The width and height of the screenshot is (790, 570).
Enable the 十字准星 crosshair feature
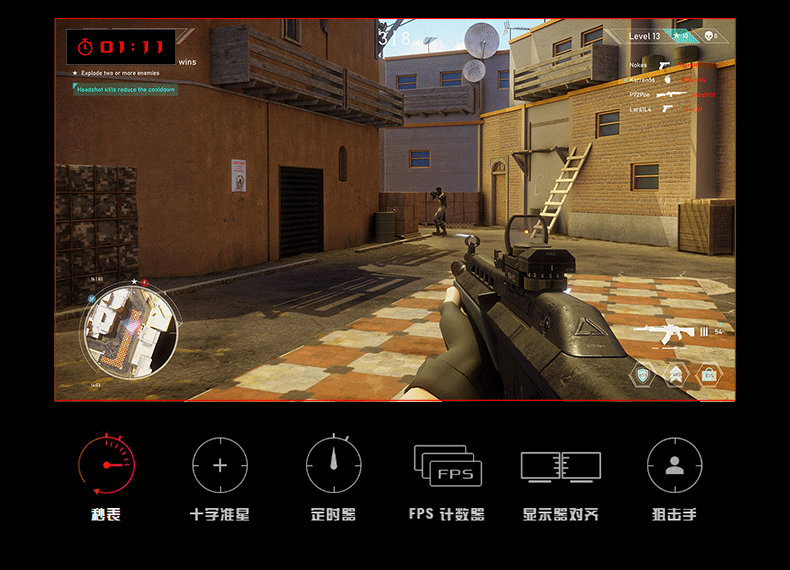tap(220, 465)
